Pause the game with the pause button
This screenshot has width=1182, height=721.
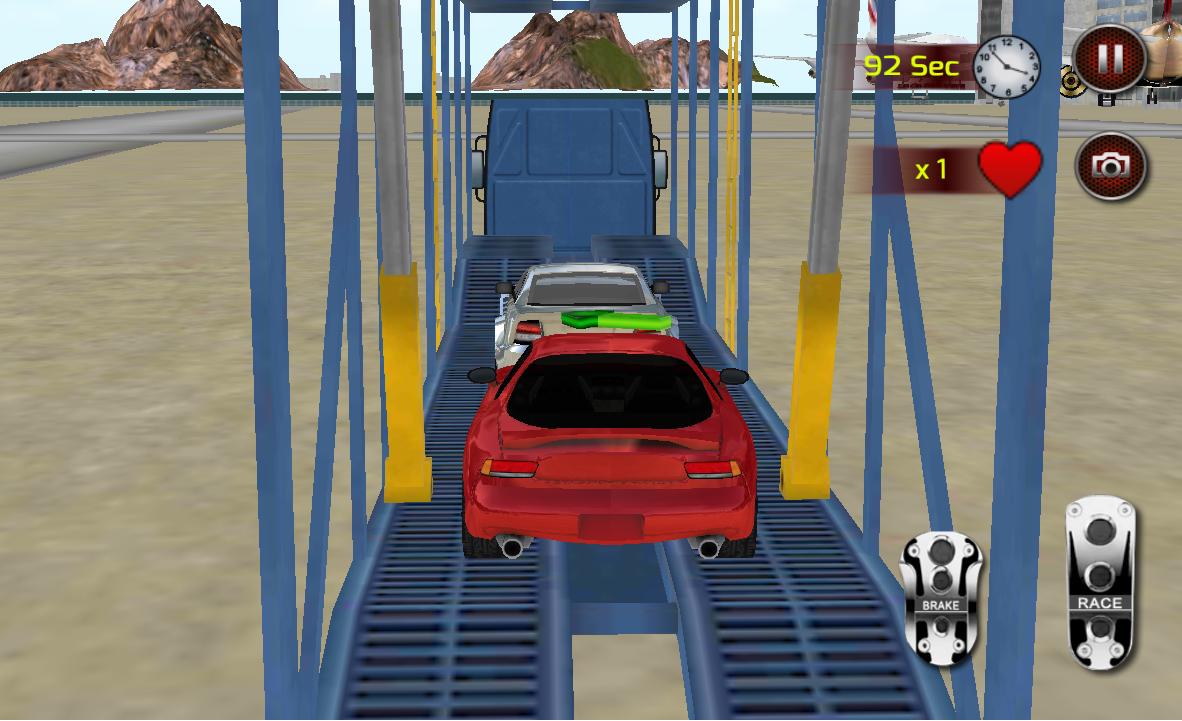1109,59
